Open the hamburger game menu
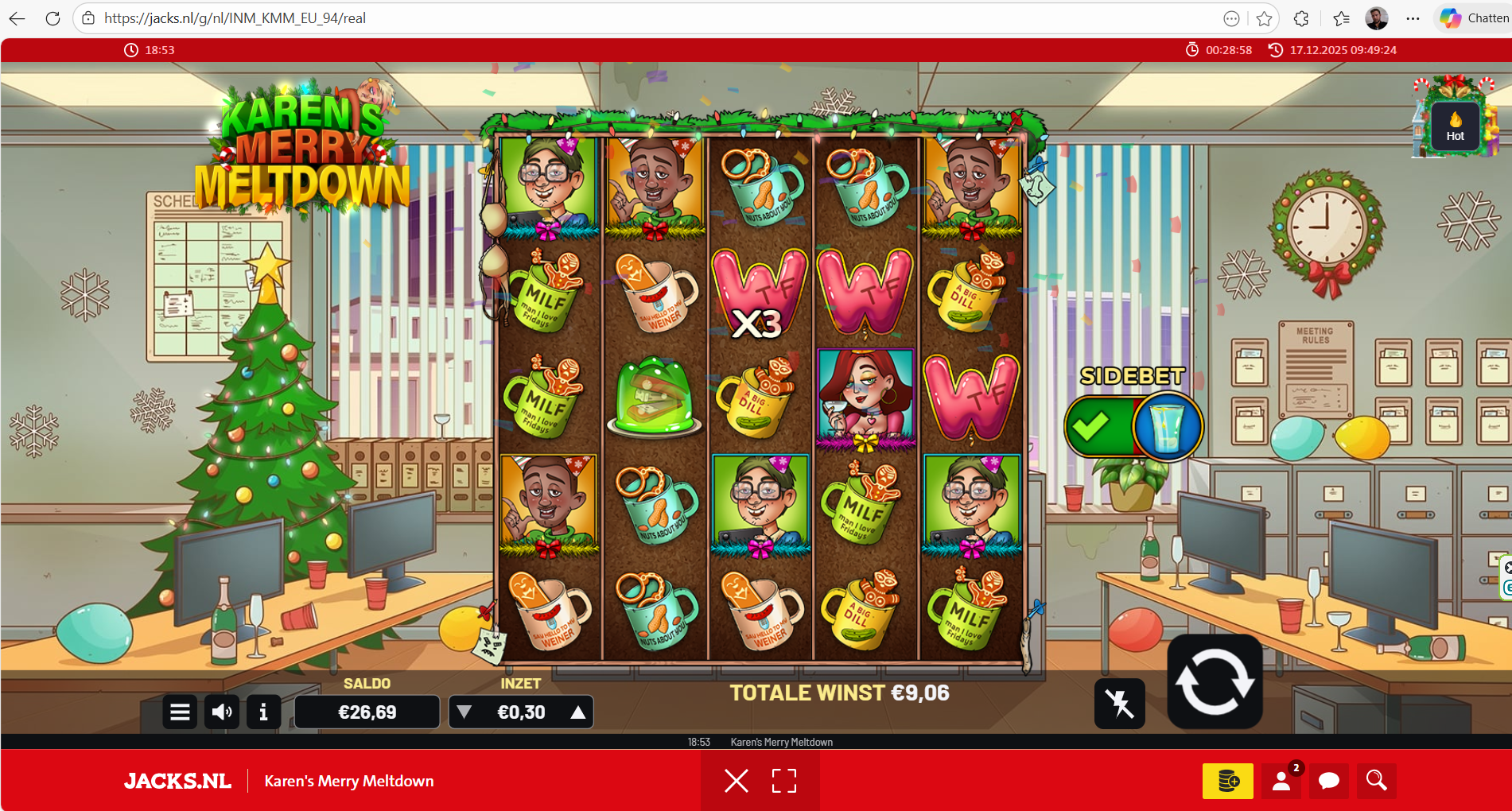The image size is (1512, 811). click(180, 712)
